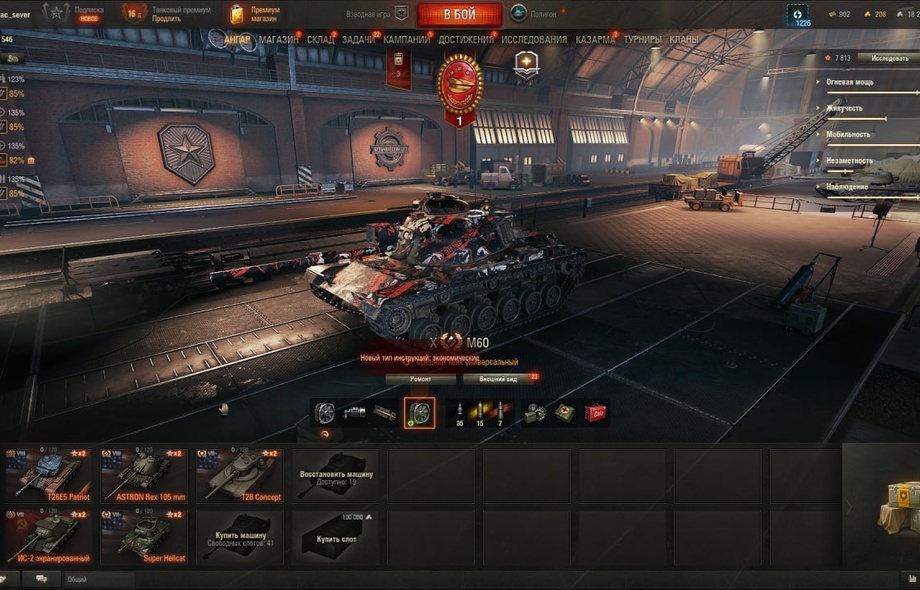The image size is (920, 590).
Task: Start a battle with the В БОЙ button
Action: [x=459, y=14]
